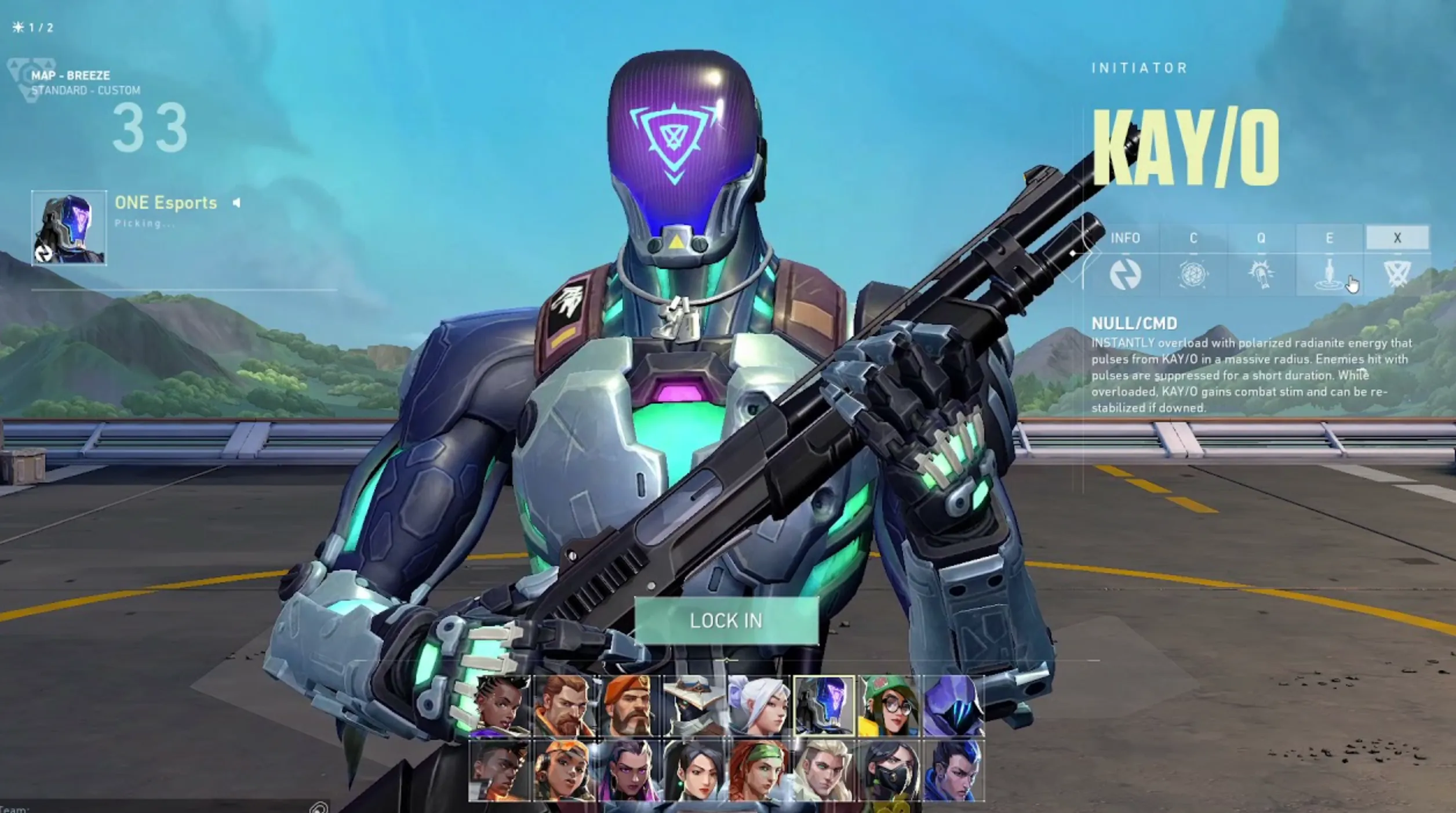Open the Q ability description
The image size is (1456, 813).
click(x=1261, y=238)
